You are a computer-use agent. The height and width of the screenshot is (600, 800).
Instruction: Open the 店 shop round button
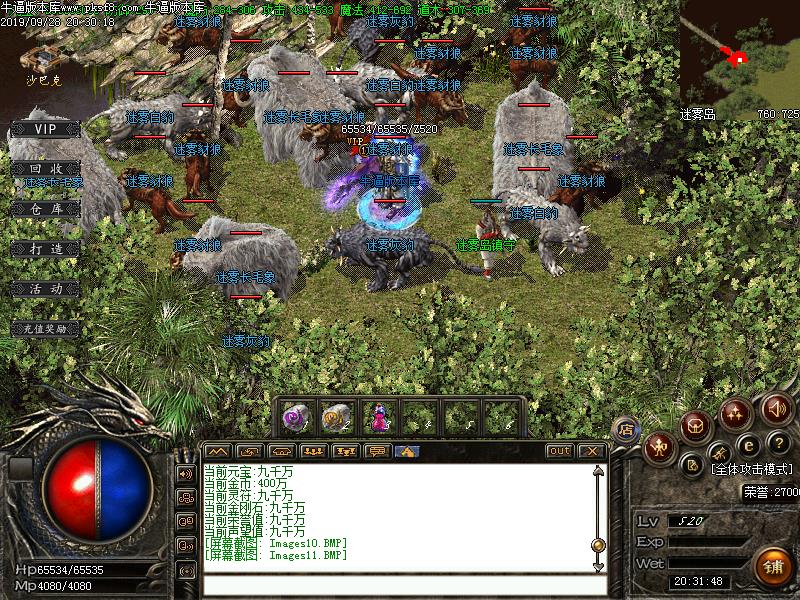click(x=627, y=429)
